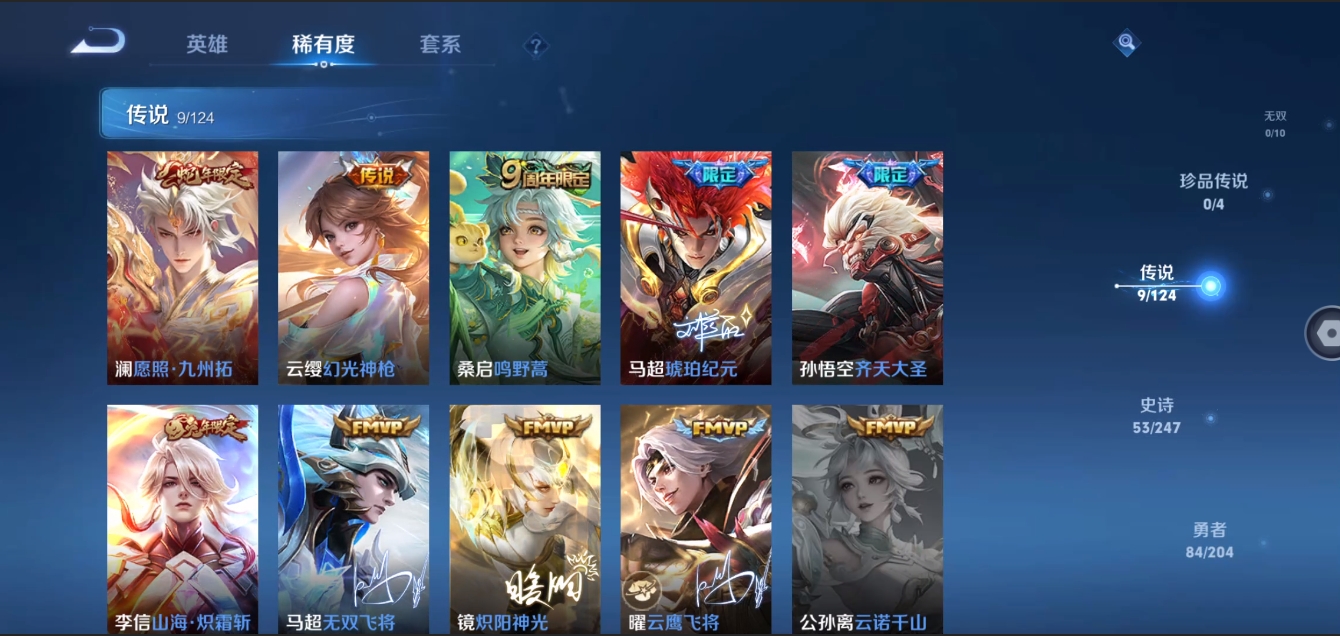Select the 传说 rarity section marker
Screen dimensions: 1340x636
coord(1210,286)
